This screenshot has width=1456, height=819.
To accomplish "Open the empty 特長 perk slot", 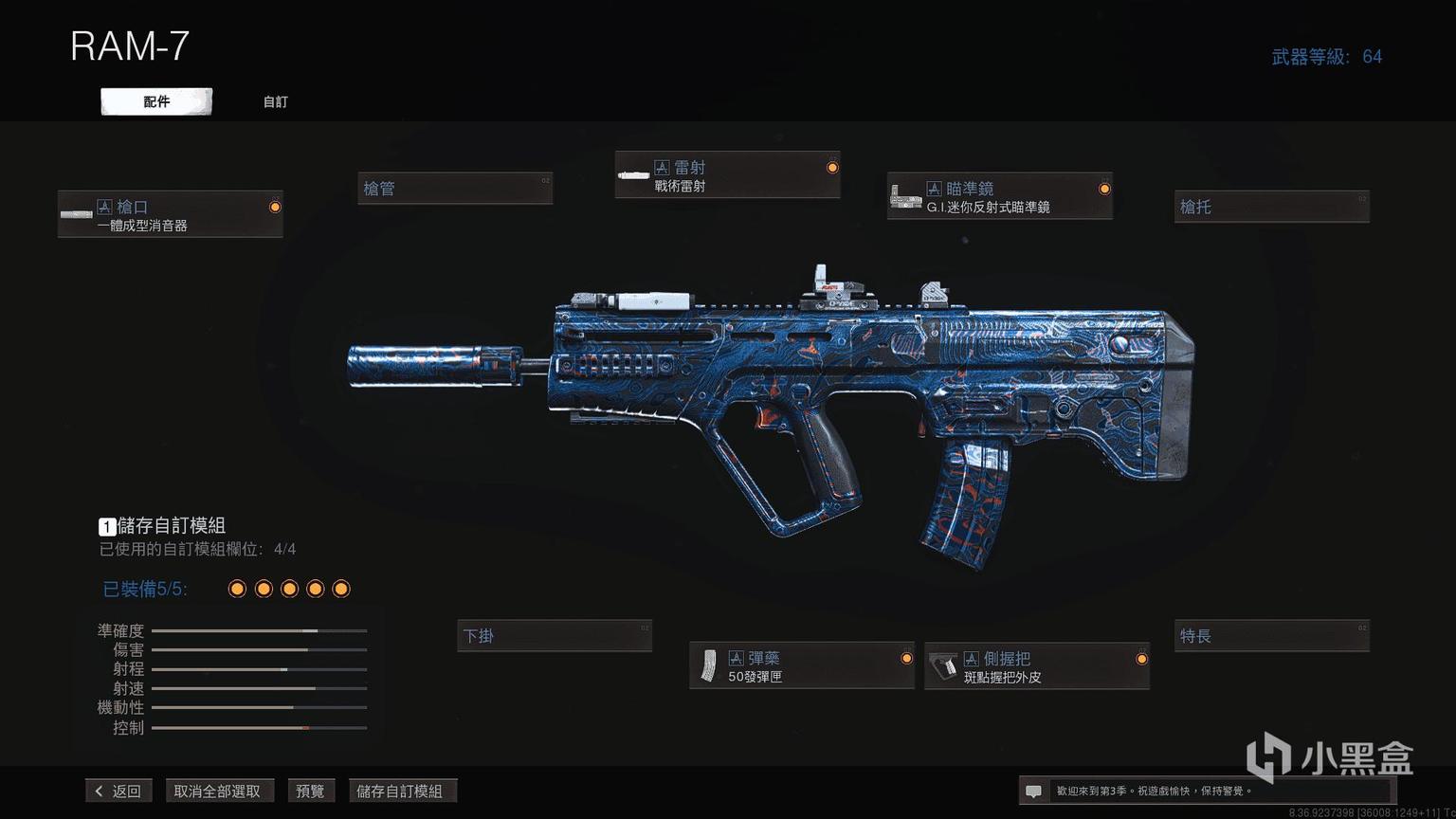I will coord(1271,636).
